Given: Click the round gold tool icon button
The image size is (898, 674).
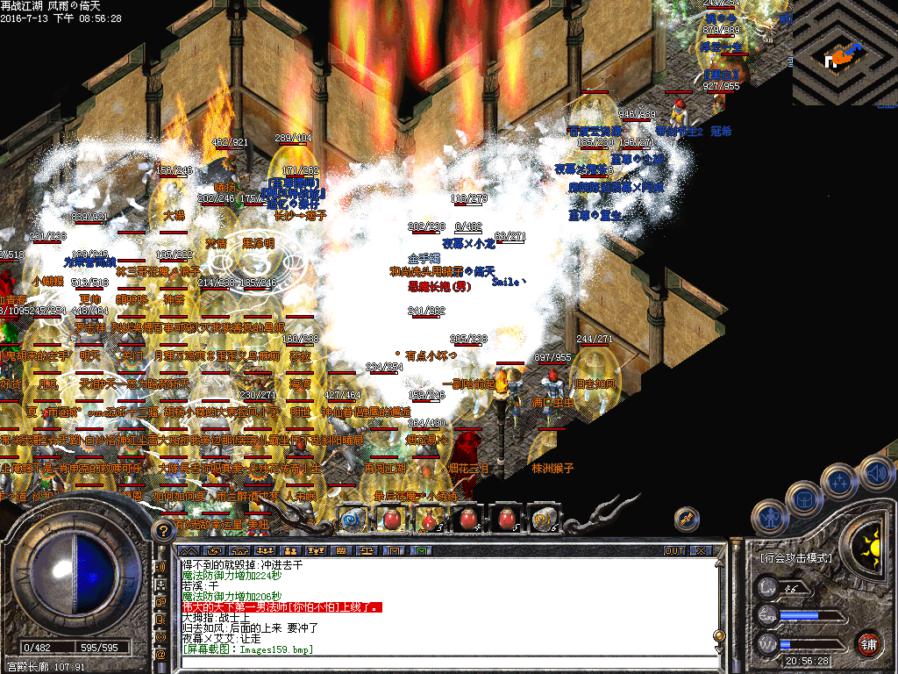Looking at the screenshot, I should (x=687, y=517).
